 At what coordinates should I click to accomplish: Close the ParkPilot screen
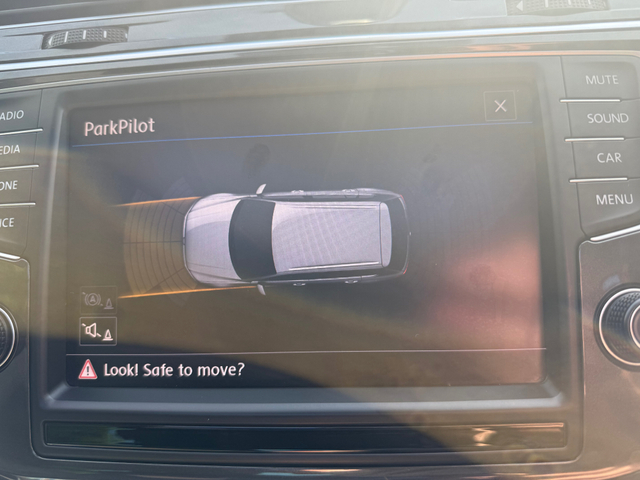500,106
